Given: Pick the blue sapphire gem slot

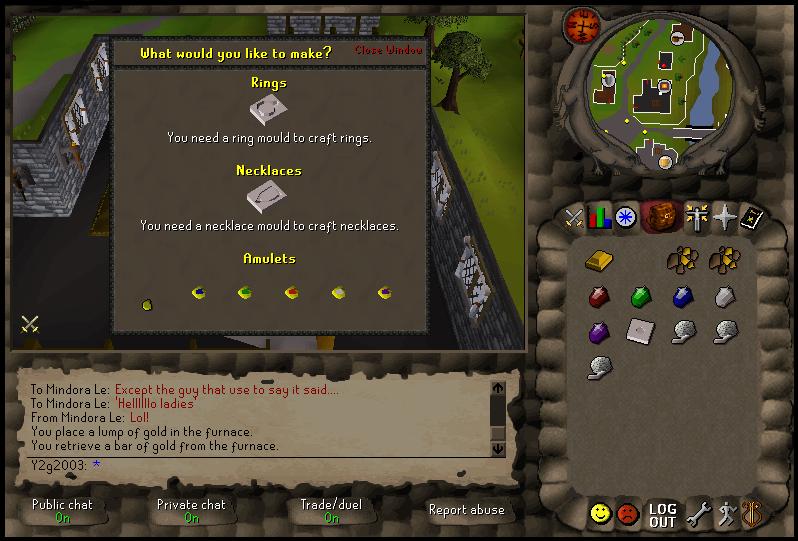Looking at the screenshot, I should click(683, 297).
